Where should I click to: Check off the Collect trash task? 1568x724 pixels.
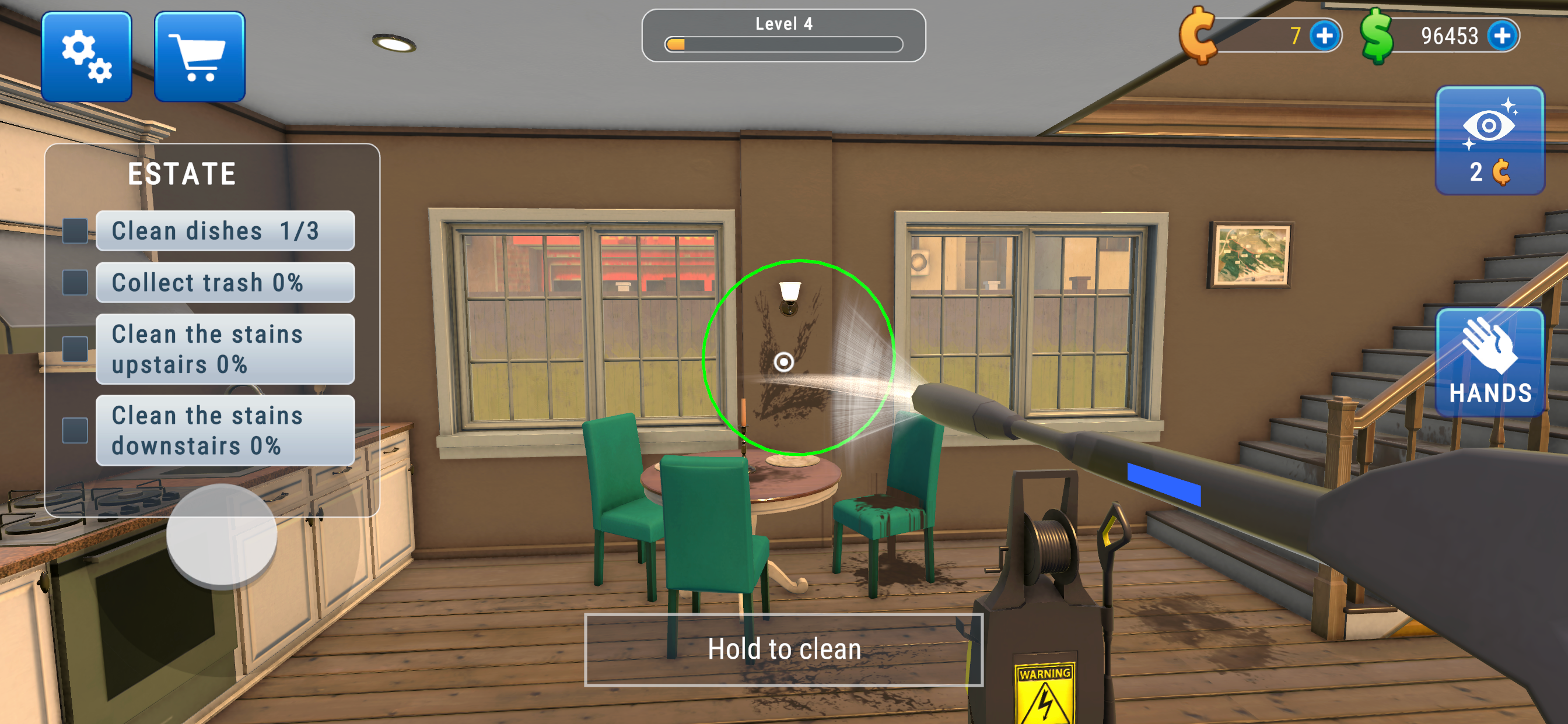(x=75, y=281)
